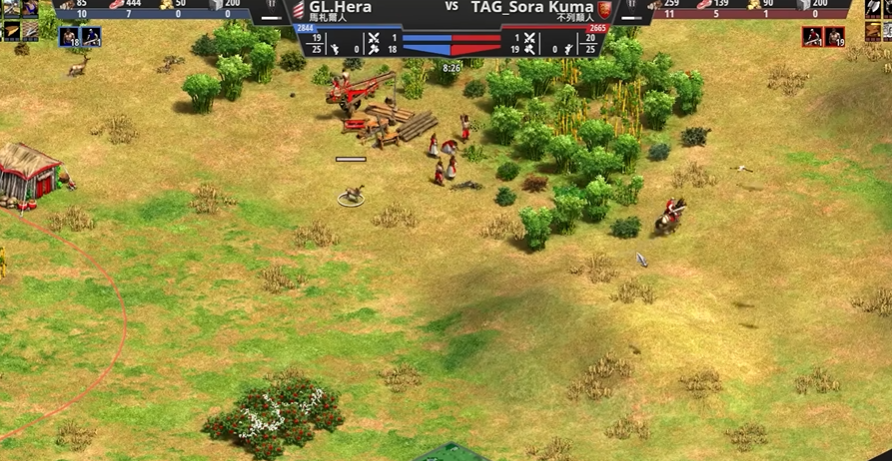This screenshot has height=461, width=892.
Task: Click the red unit icon showing 19
Action: pyautogui.click(x=834, y=37)
